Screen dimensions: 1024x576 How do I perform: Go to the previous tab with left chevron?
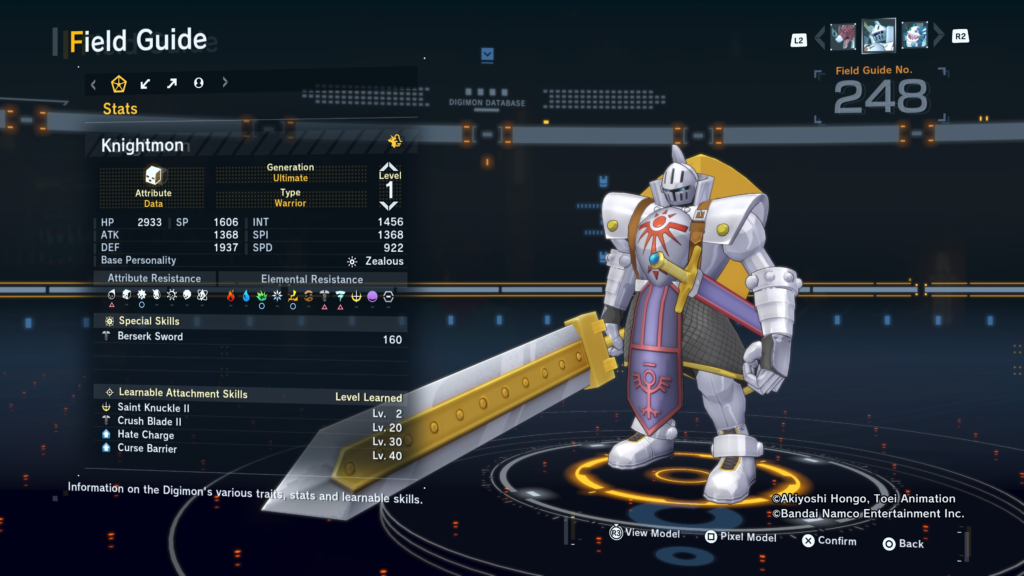point(94,83)
